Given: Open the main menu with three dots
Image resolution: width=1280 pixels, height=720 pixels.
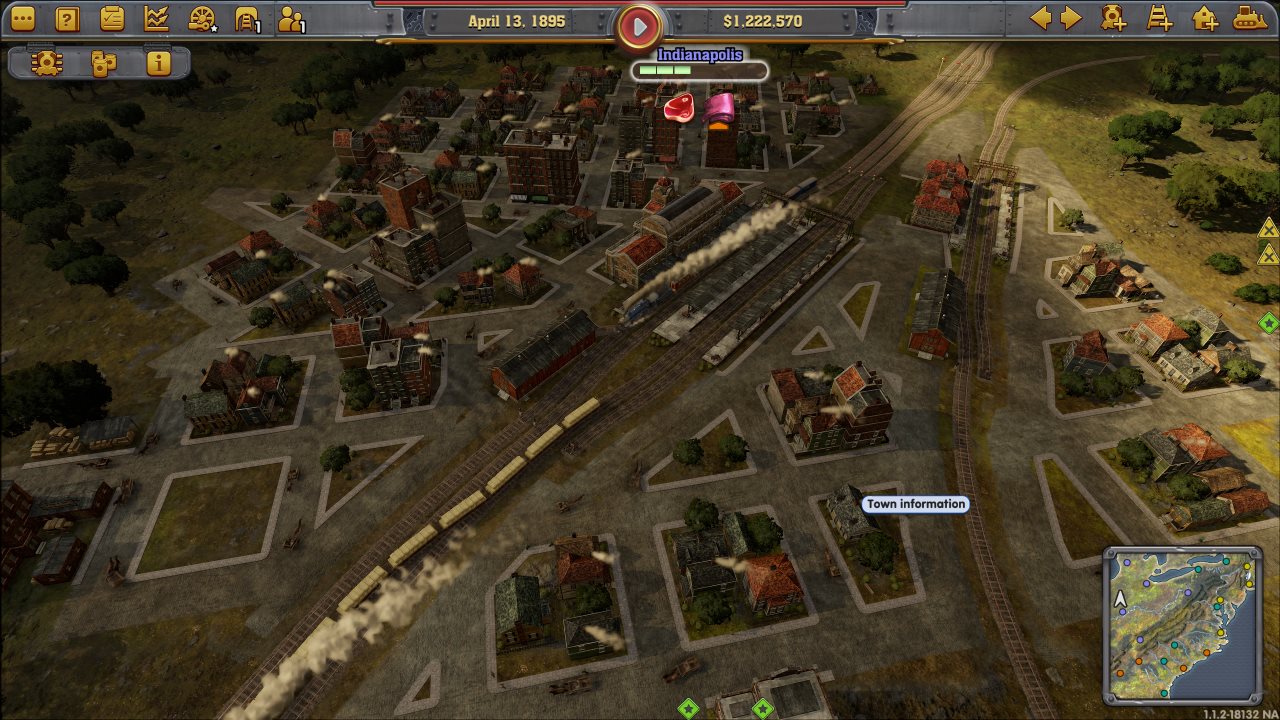Looking at the screenshot, I should tap(22, 19).
